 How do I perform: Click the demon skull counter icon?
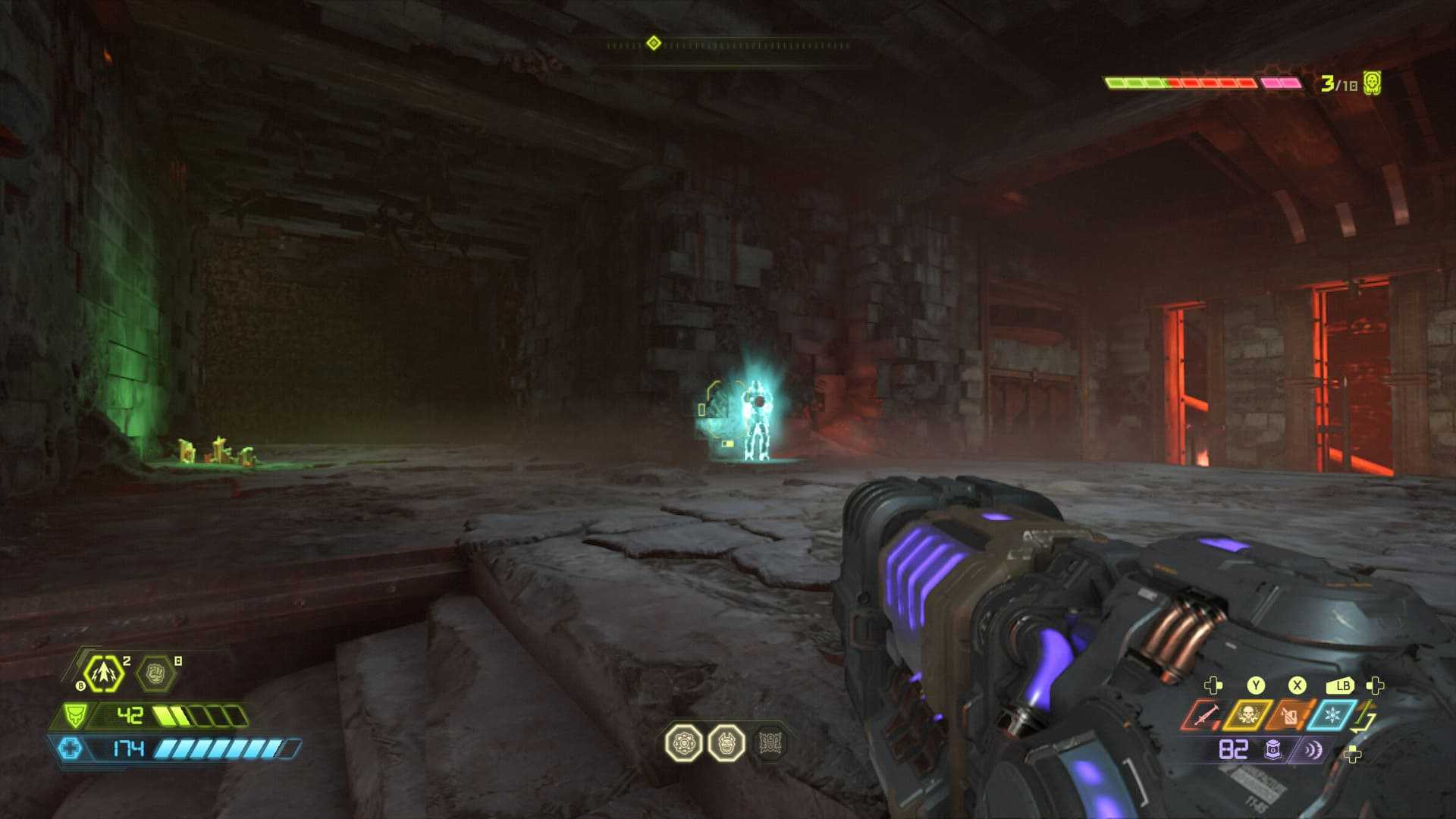(x=1372, y=83)
